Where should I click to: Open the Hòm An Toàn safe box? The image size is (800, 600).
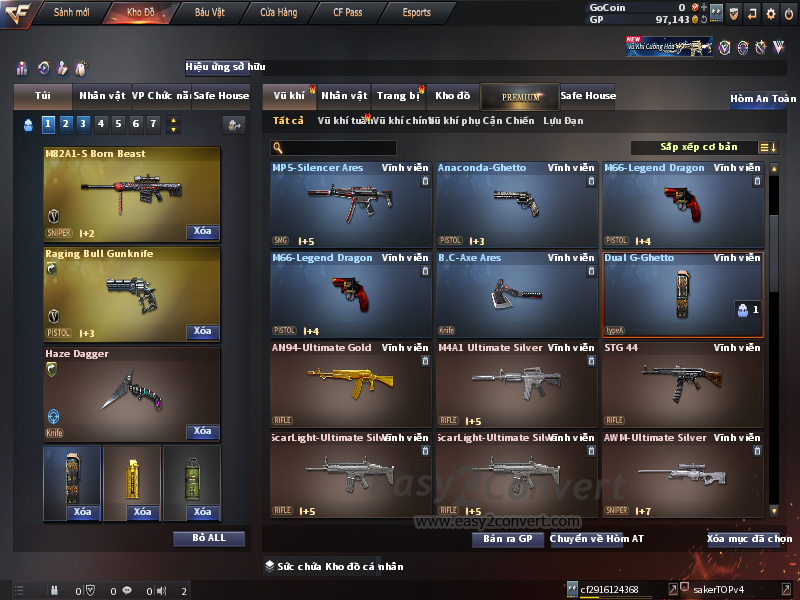(x=763, y=99)
